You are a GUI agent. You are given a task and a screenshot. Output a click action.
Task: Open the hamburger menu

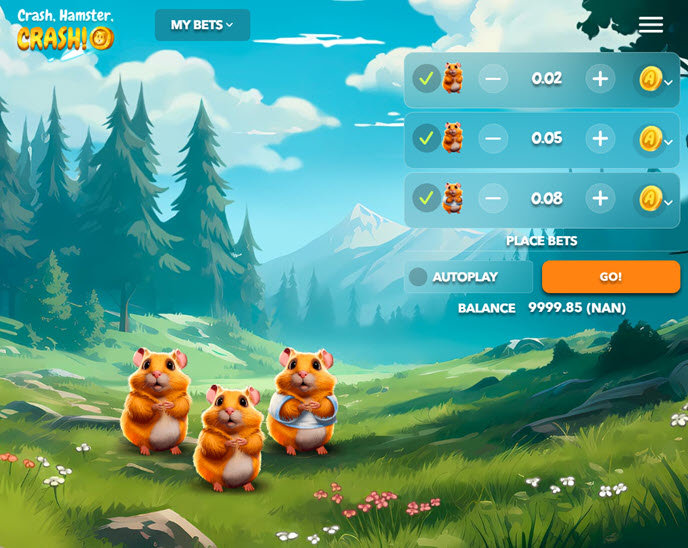651,25
